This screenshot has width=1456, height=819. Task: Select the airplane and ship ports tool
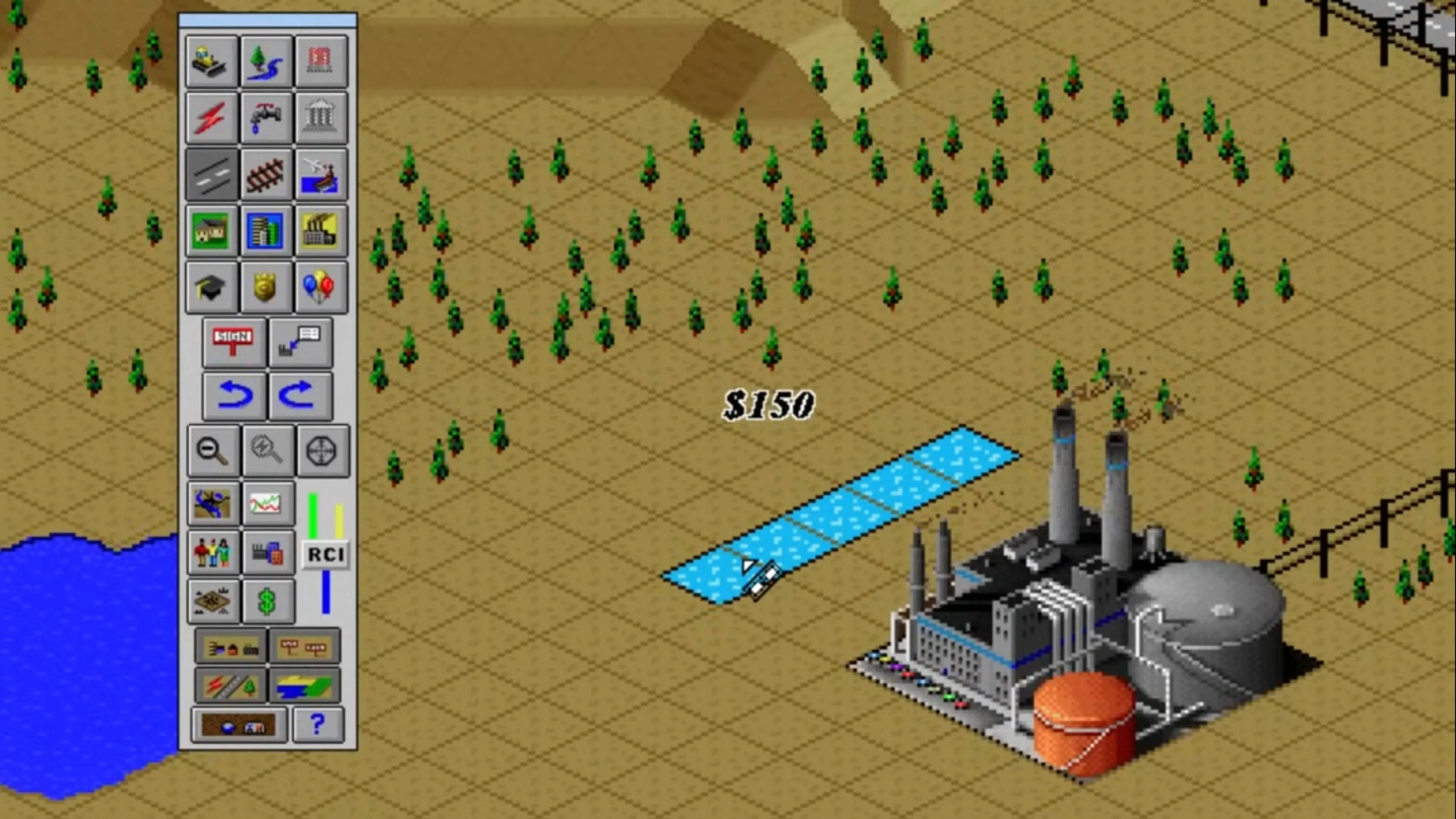(x=321, y=174)
